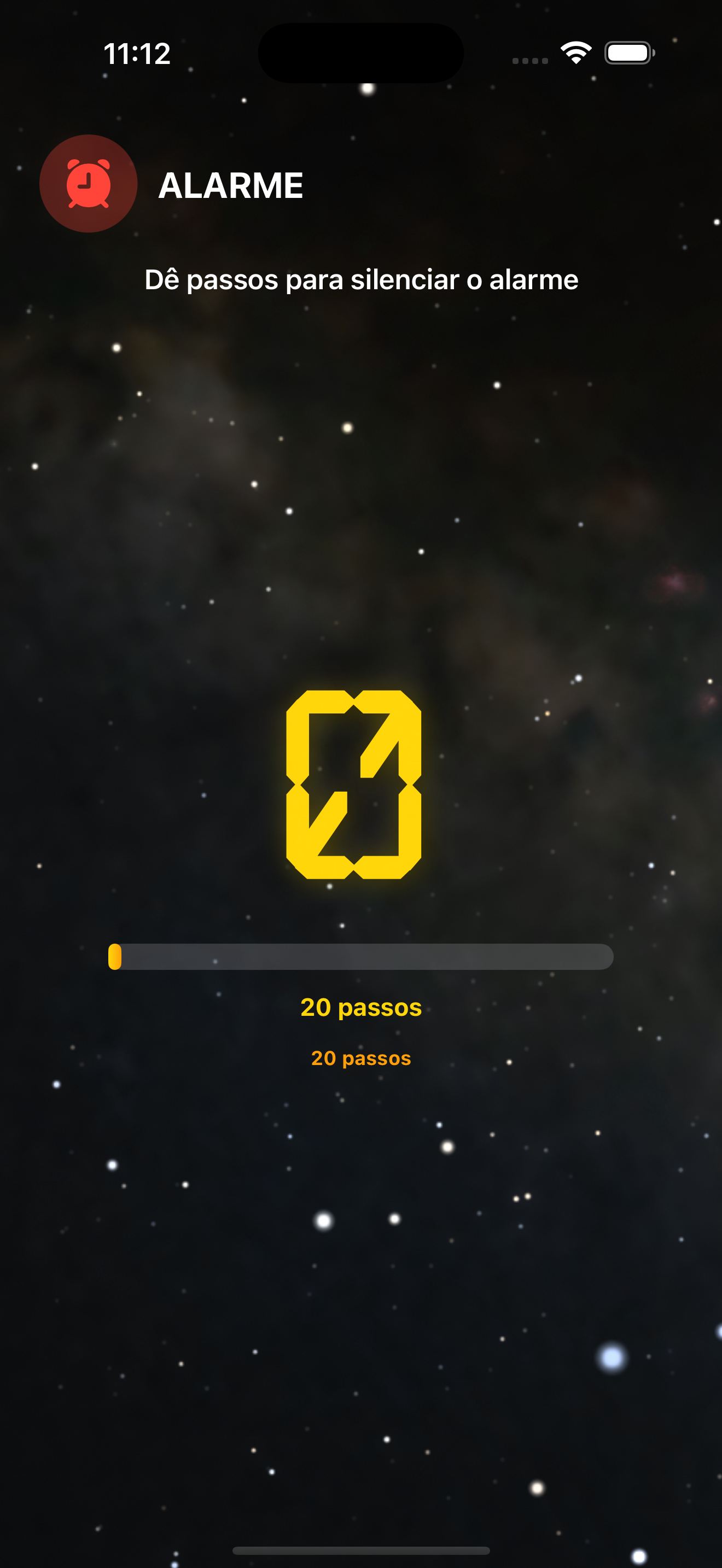This screenshot has width=722, height=1568.
Task: Tap the battery indicator icon
Action: click(x=628, y=53)
